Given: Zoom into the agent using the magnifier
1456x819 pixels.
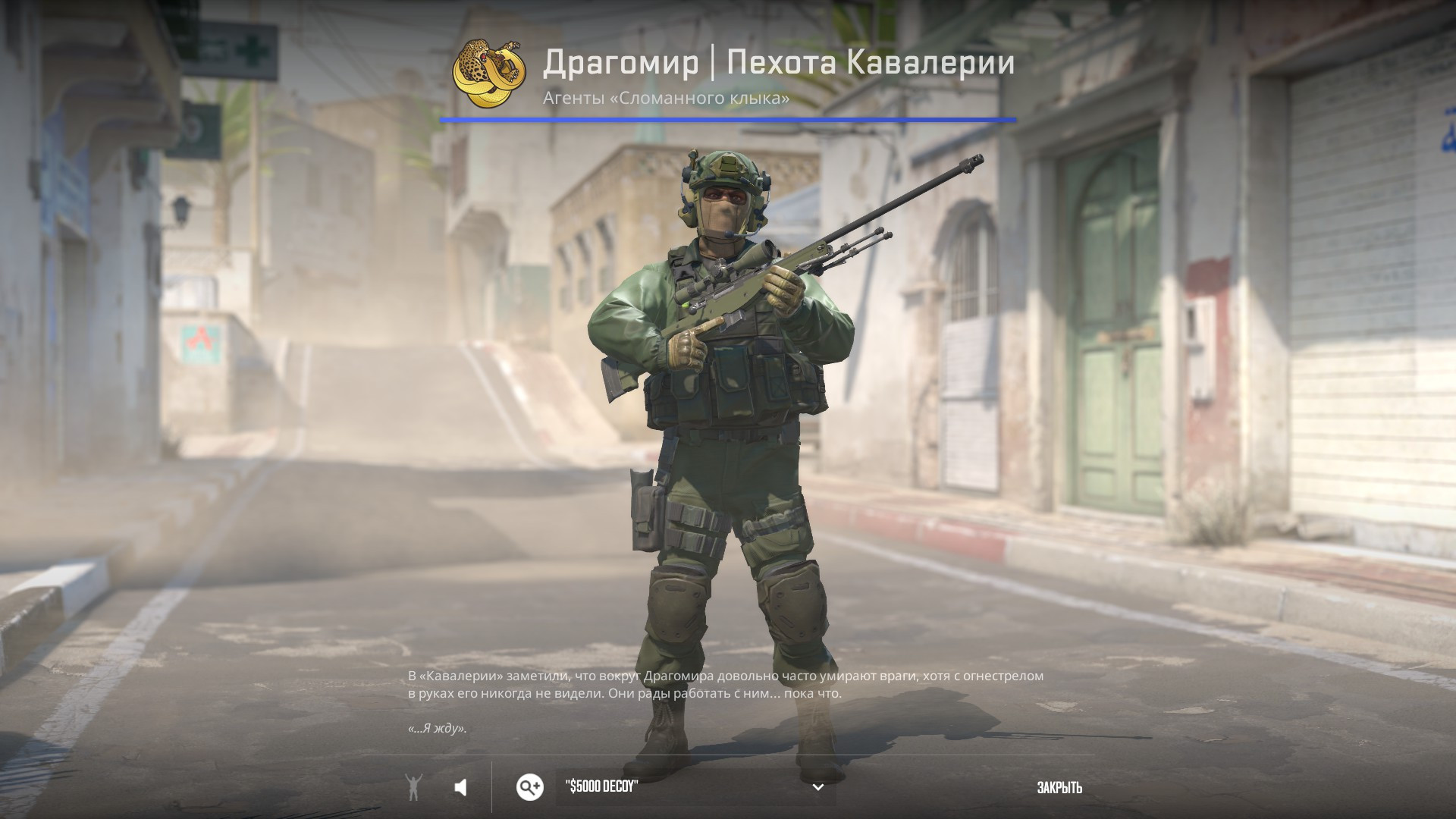Looking at the screenshot, I should [529, 788].
